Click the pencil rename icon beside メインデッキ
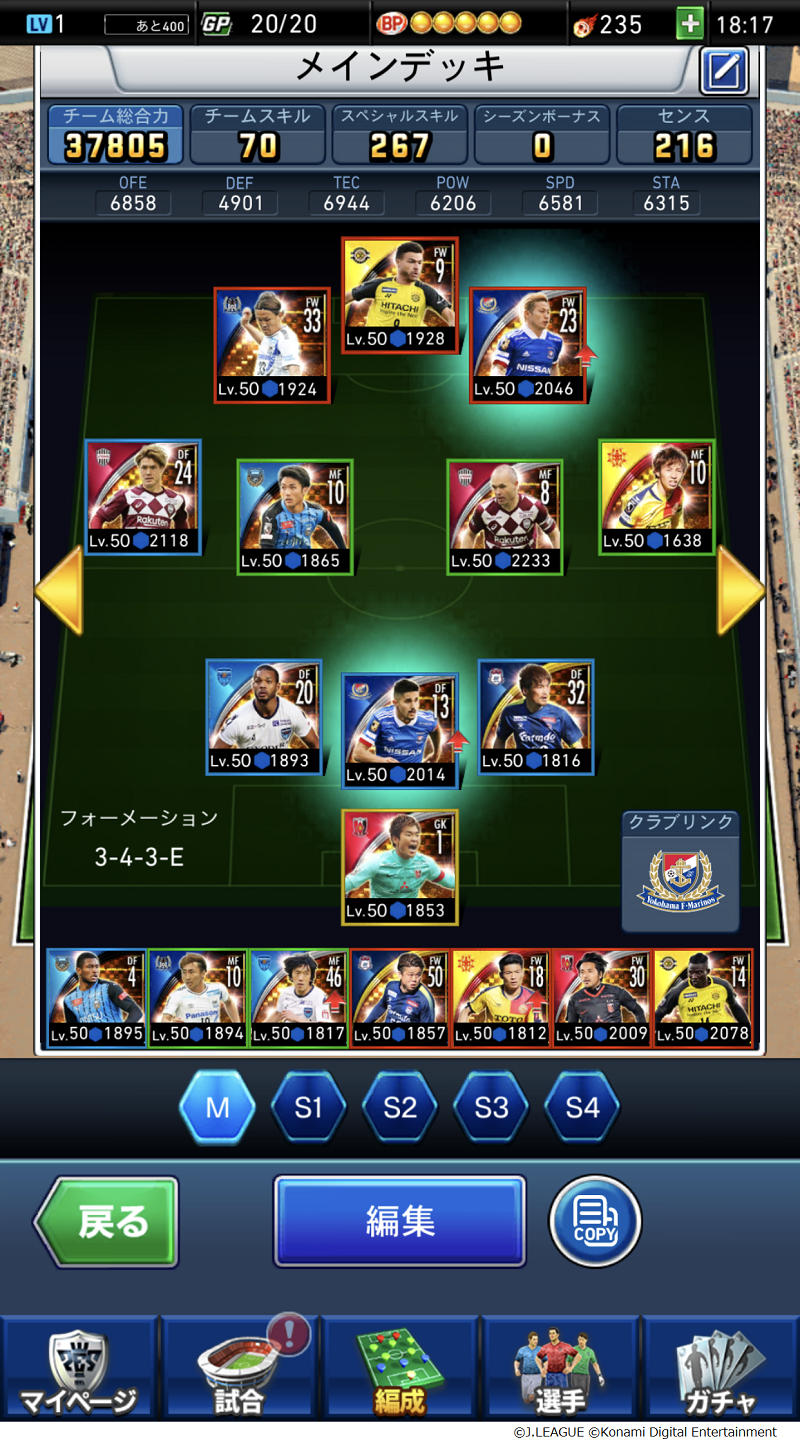This screenshot has height=1441, width=800. click(723, 71)
